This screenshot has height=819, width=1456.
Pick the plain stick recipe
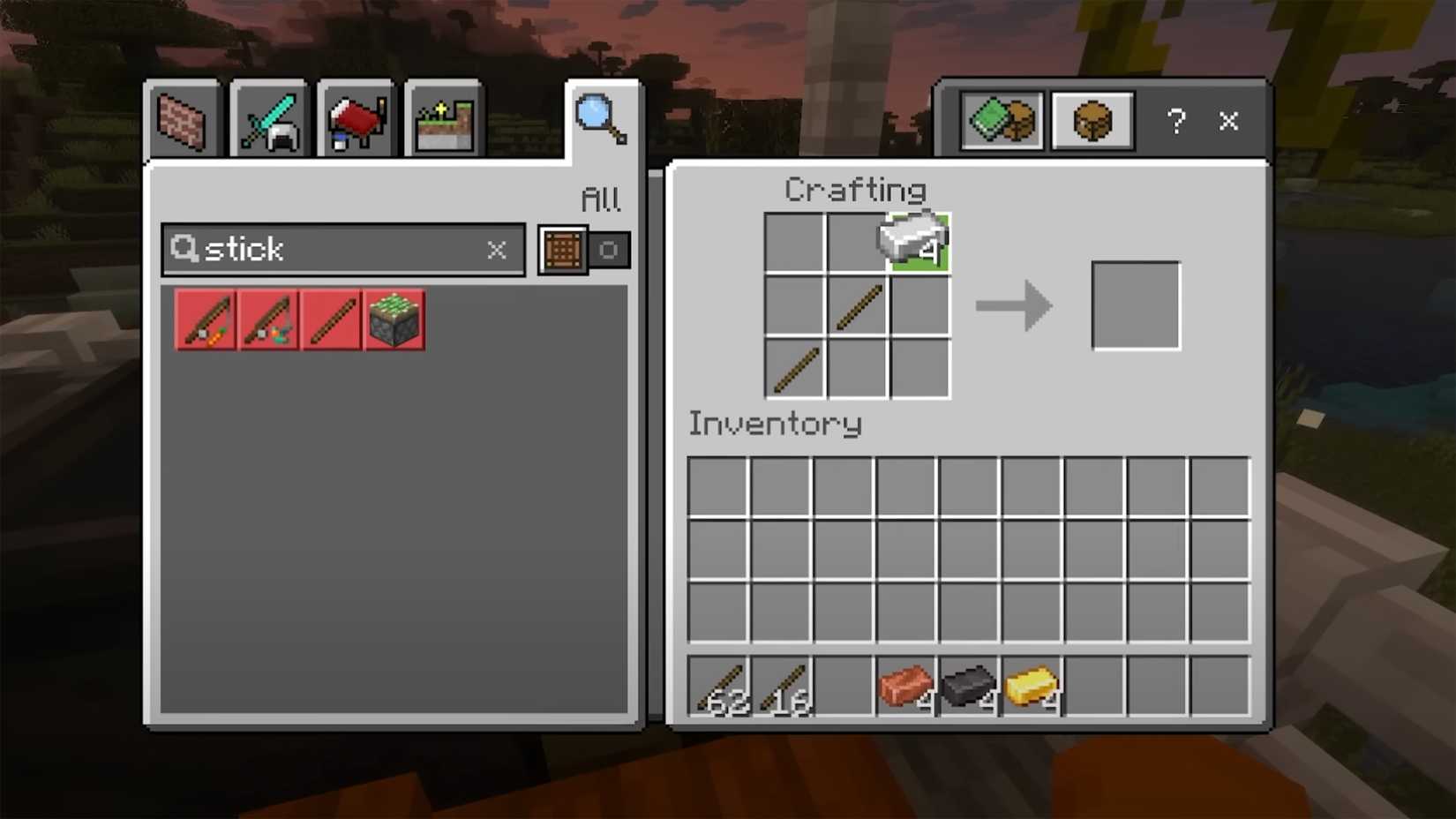tap(331, 320)
